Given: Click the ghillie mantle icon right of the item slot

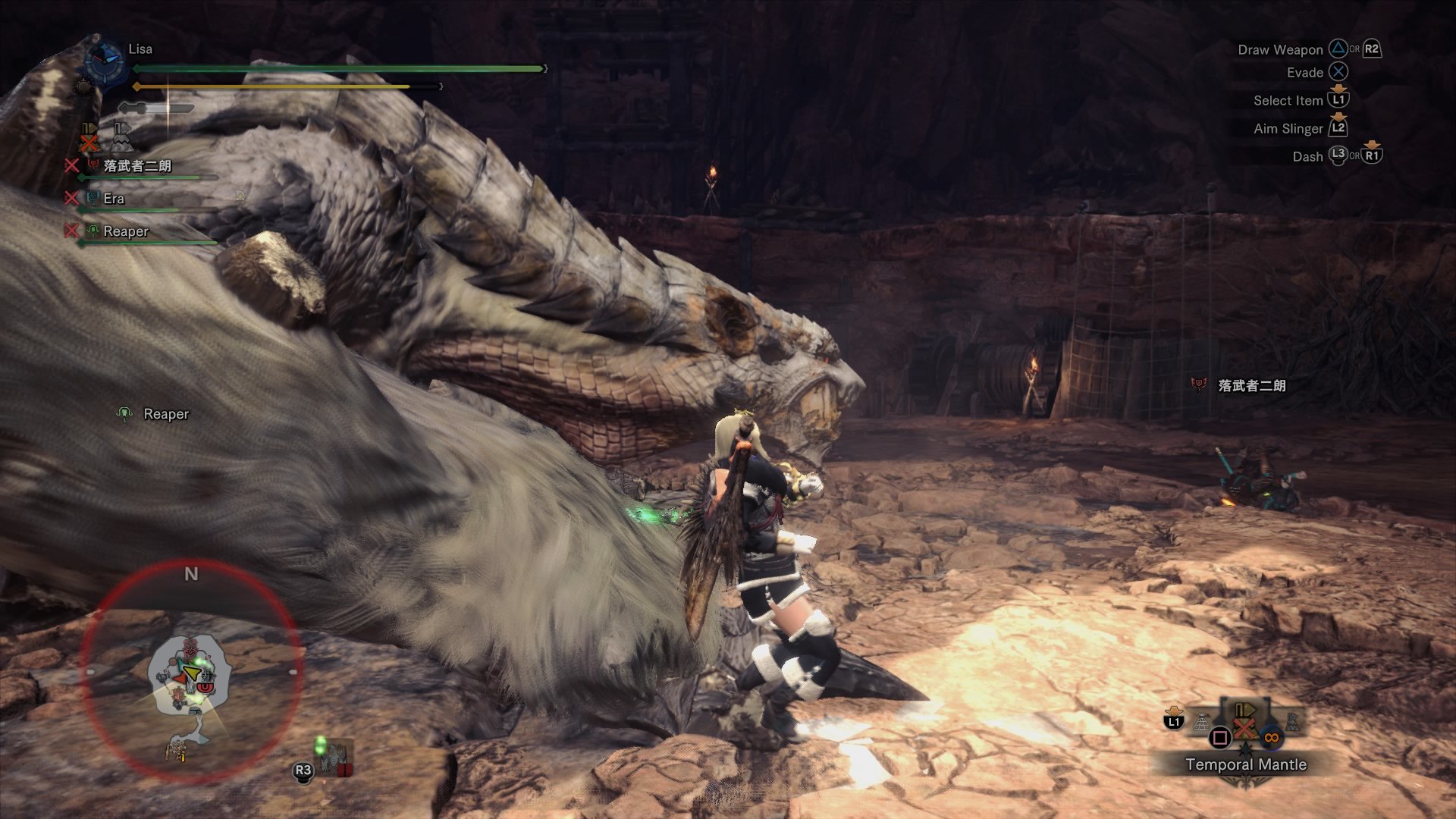Looking at the screenshot, I should click(x=1293, y=721).
